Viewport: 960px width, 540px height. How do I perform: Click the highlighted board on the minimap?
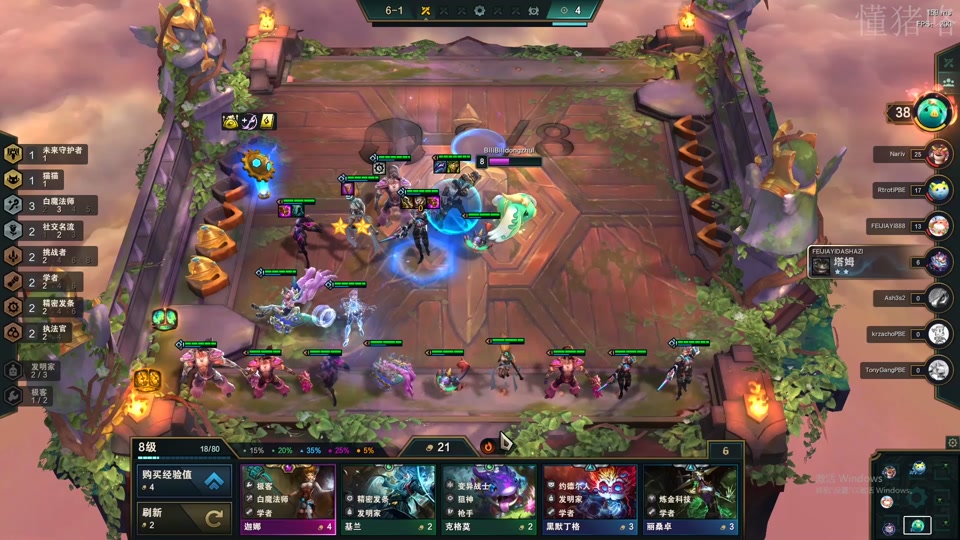click(x=917, y=525)
